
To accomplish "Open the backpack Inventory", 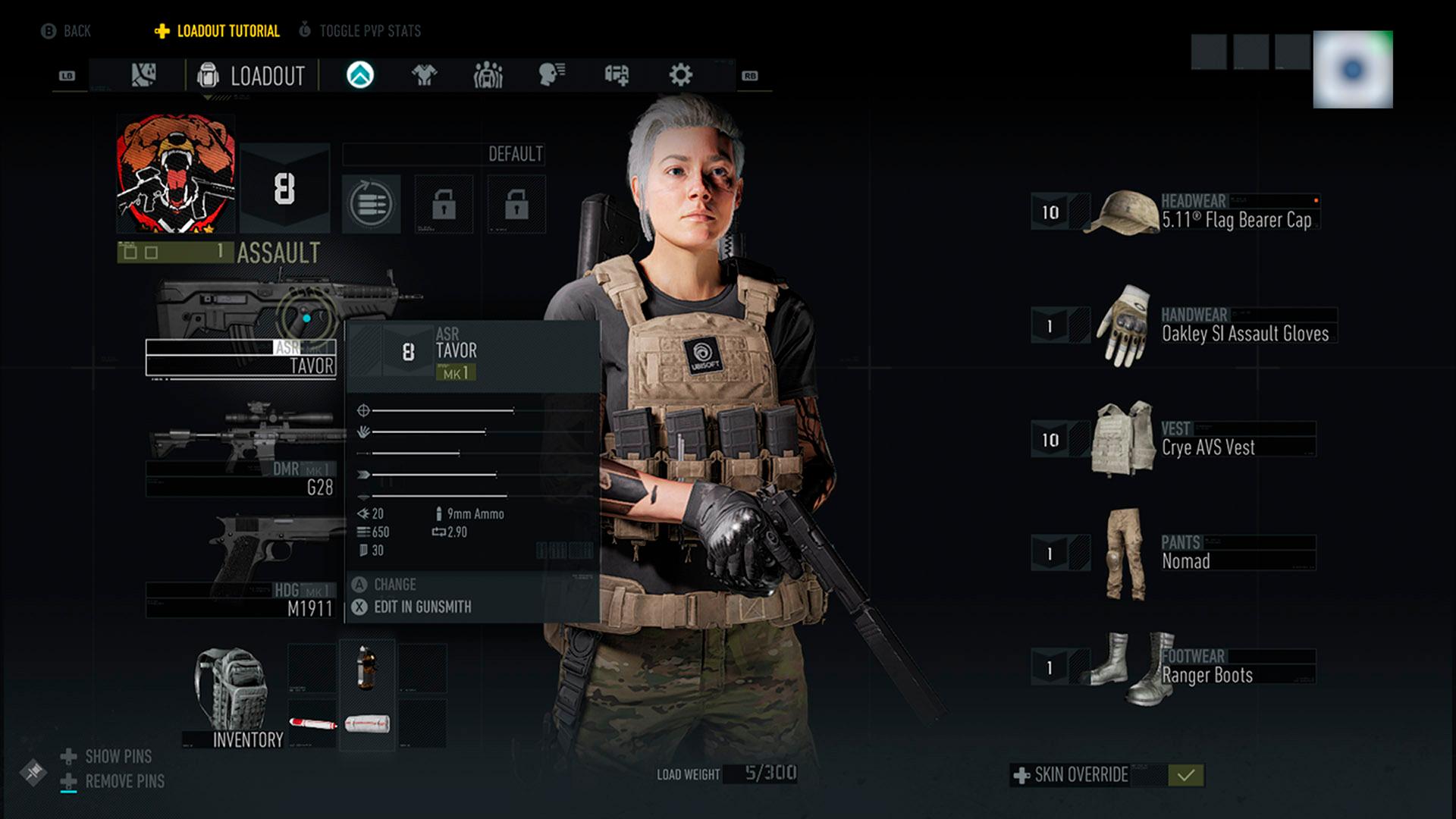I will point(235,698).
